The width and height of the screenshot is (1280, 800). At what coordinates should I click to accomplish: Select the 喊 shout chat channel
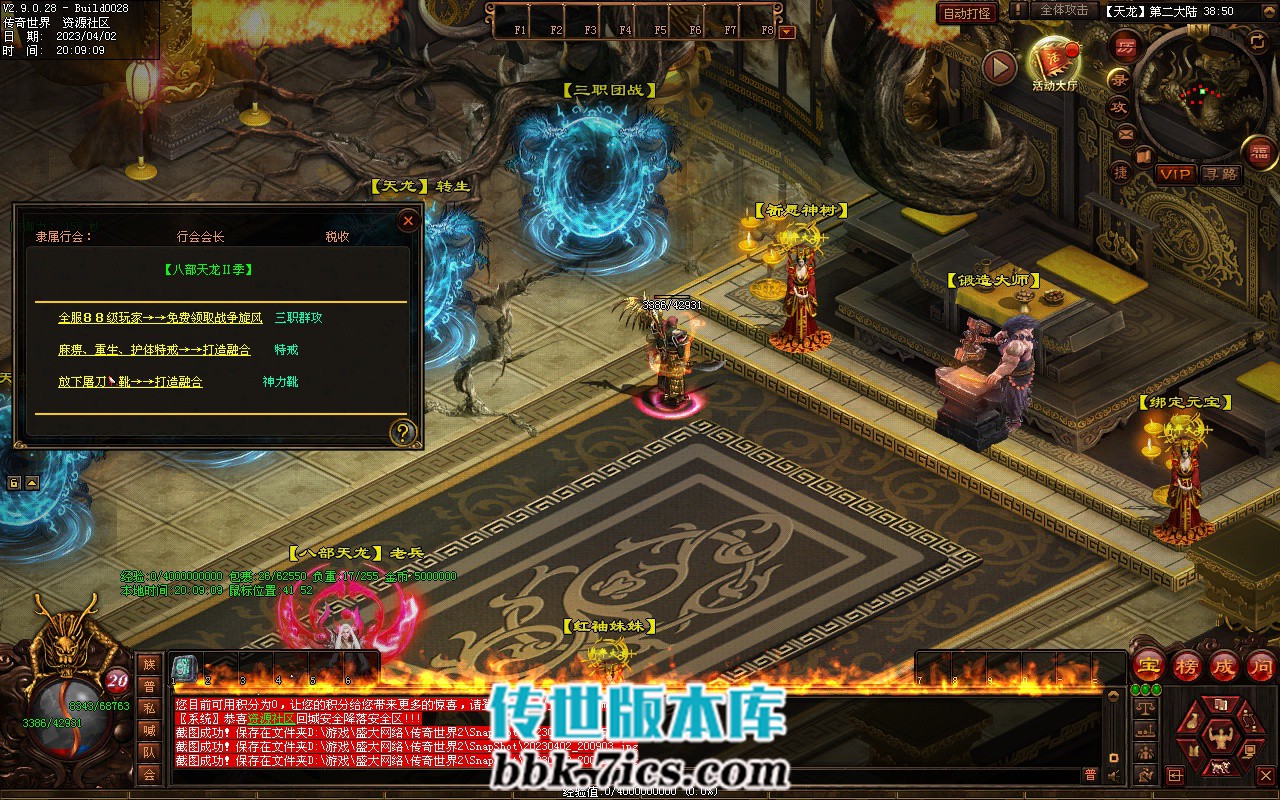[x=149, y=730]
